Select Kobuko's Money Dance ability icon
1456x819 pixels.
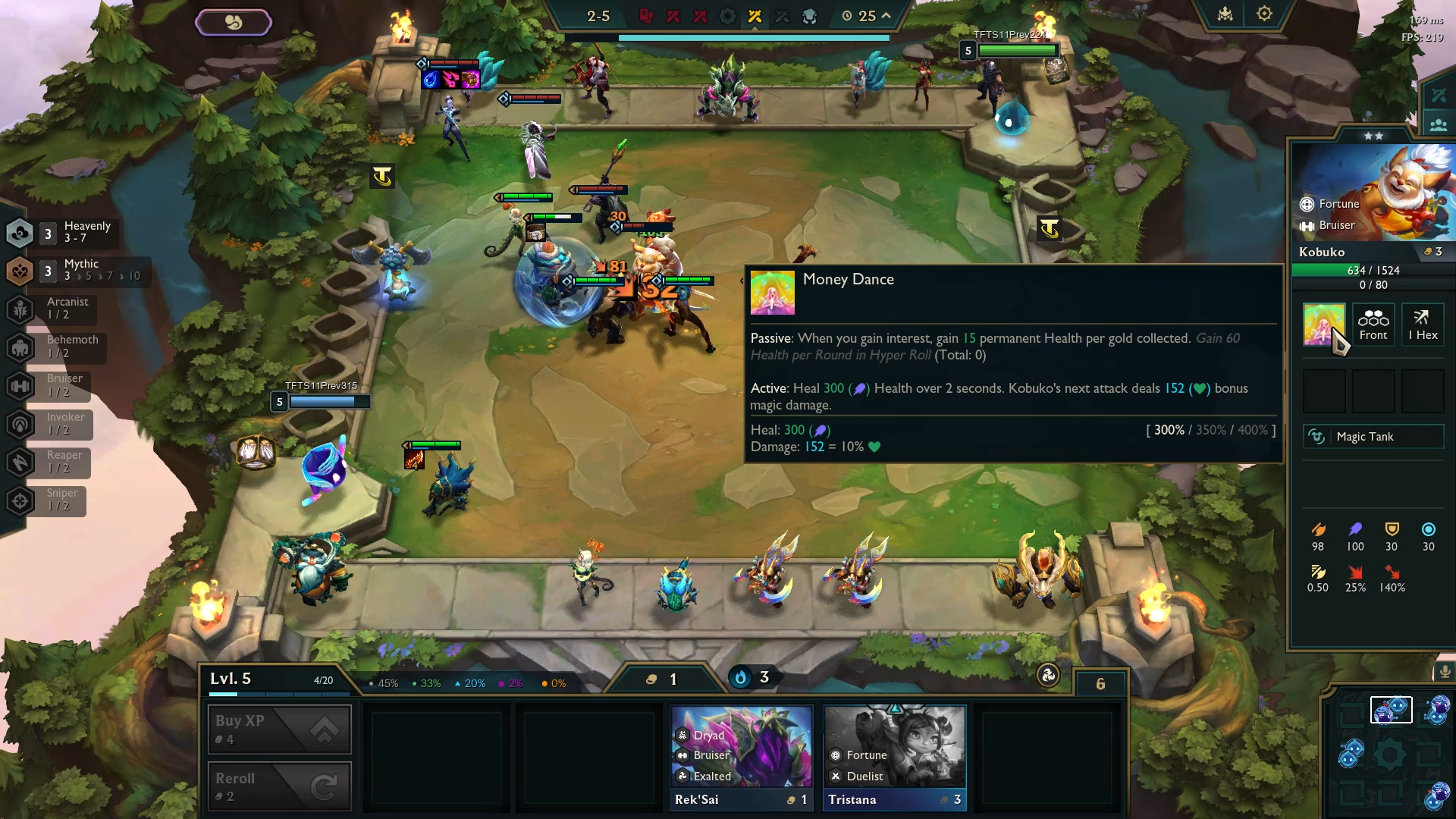coord(1323,325)
